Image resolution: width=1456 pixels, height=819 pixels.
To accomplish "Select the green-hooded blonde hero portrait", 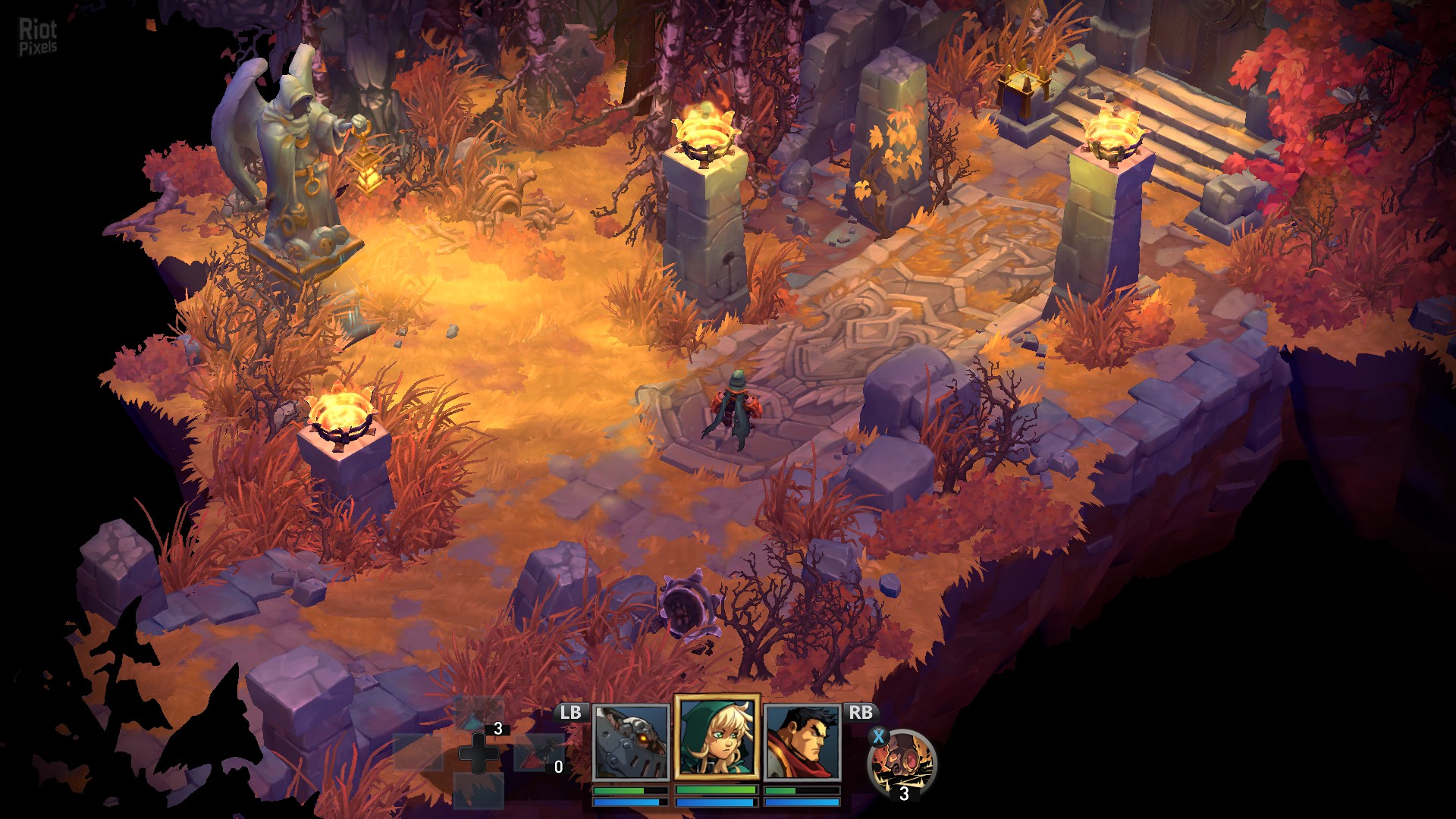I will (717, 738).
